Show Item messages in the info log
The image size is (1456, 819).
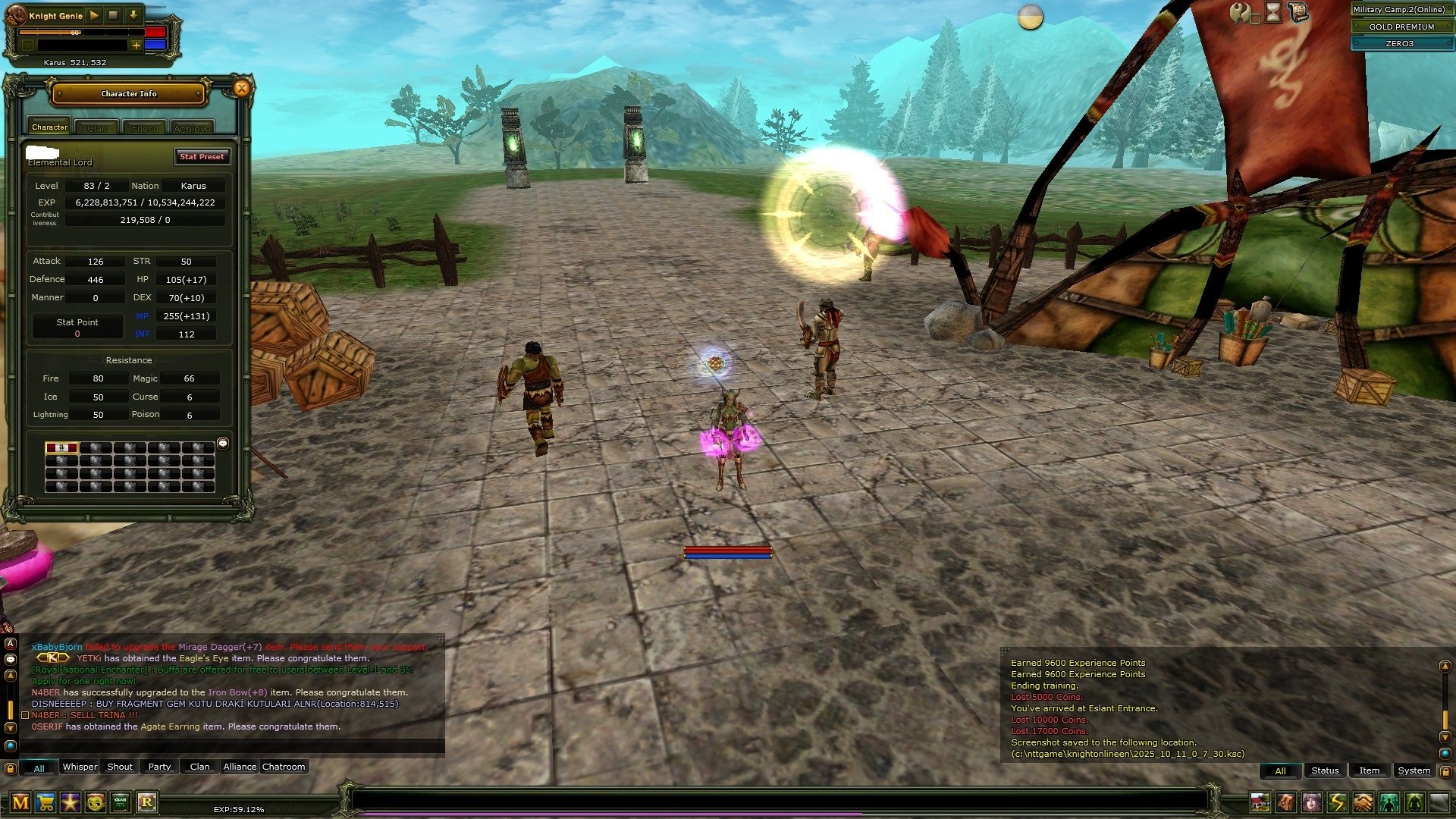1369,771
